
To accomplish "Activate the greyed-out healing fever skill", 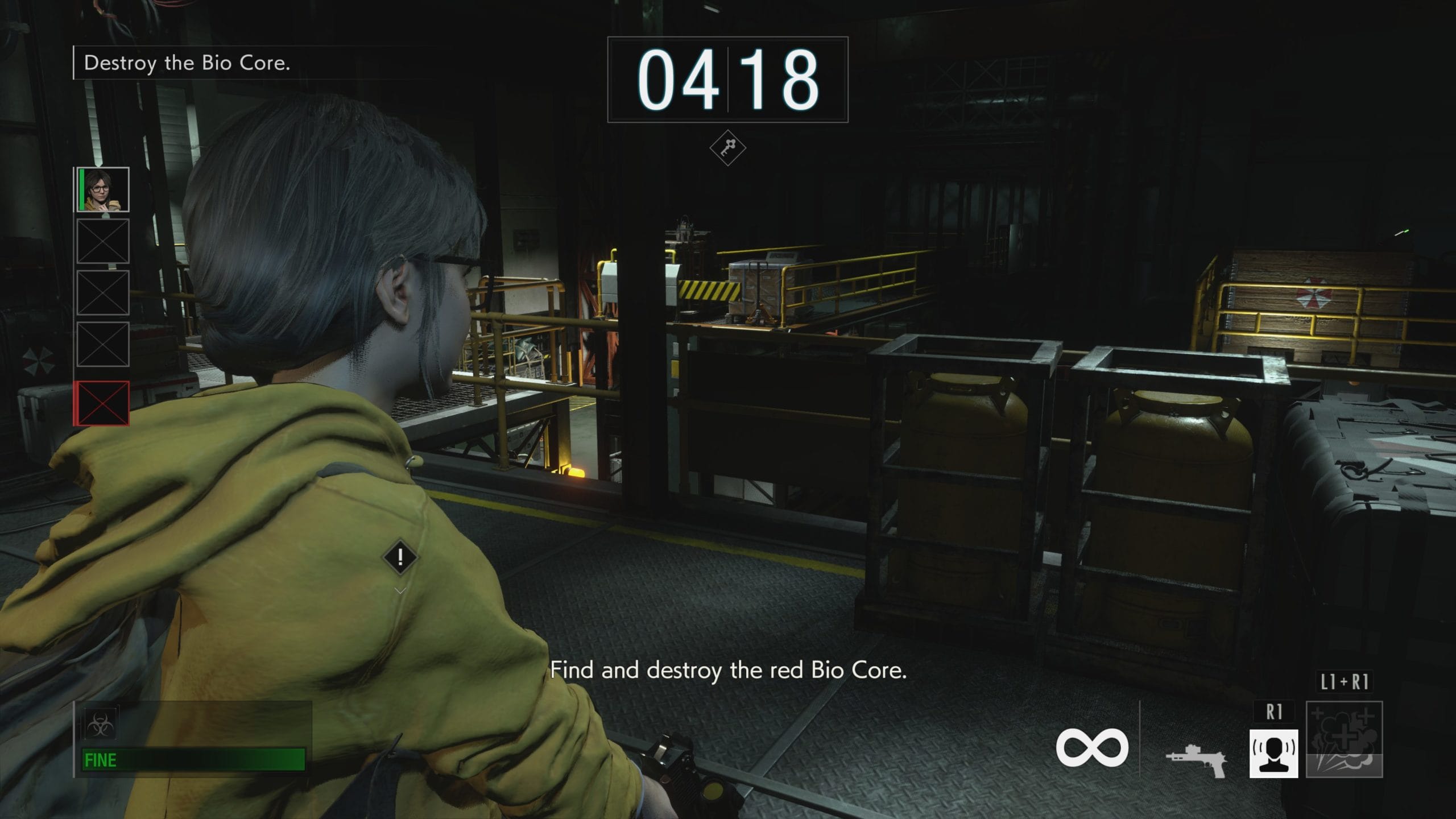I will [1344, 740].
